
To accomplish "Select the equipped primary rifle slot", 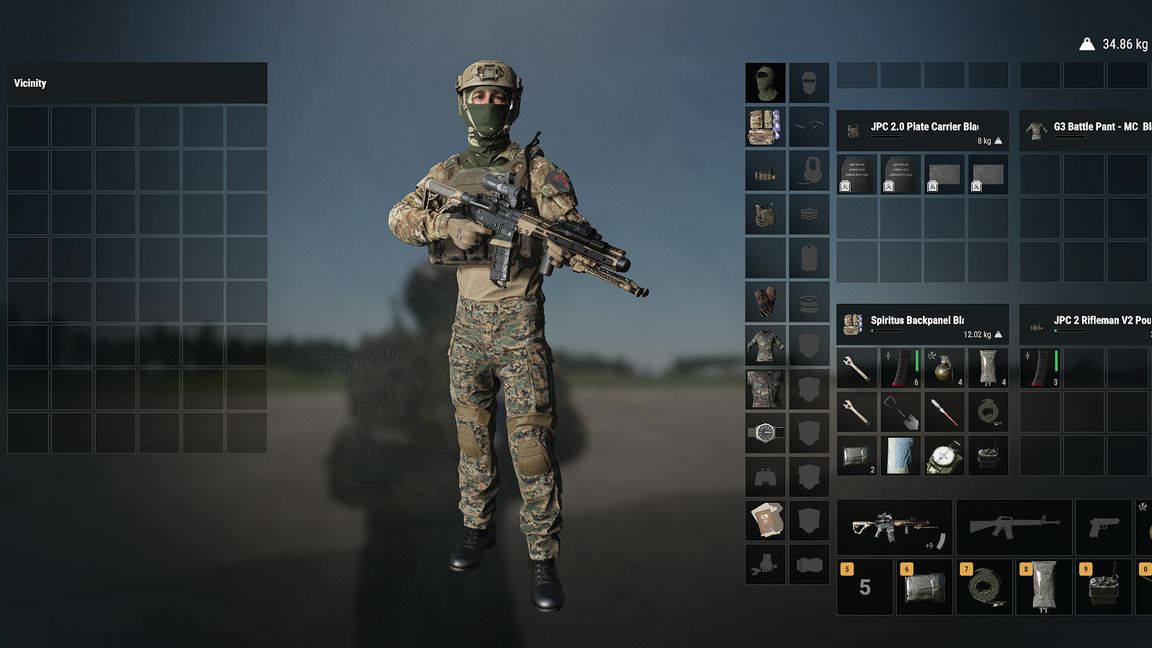I will pos(893,527).
